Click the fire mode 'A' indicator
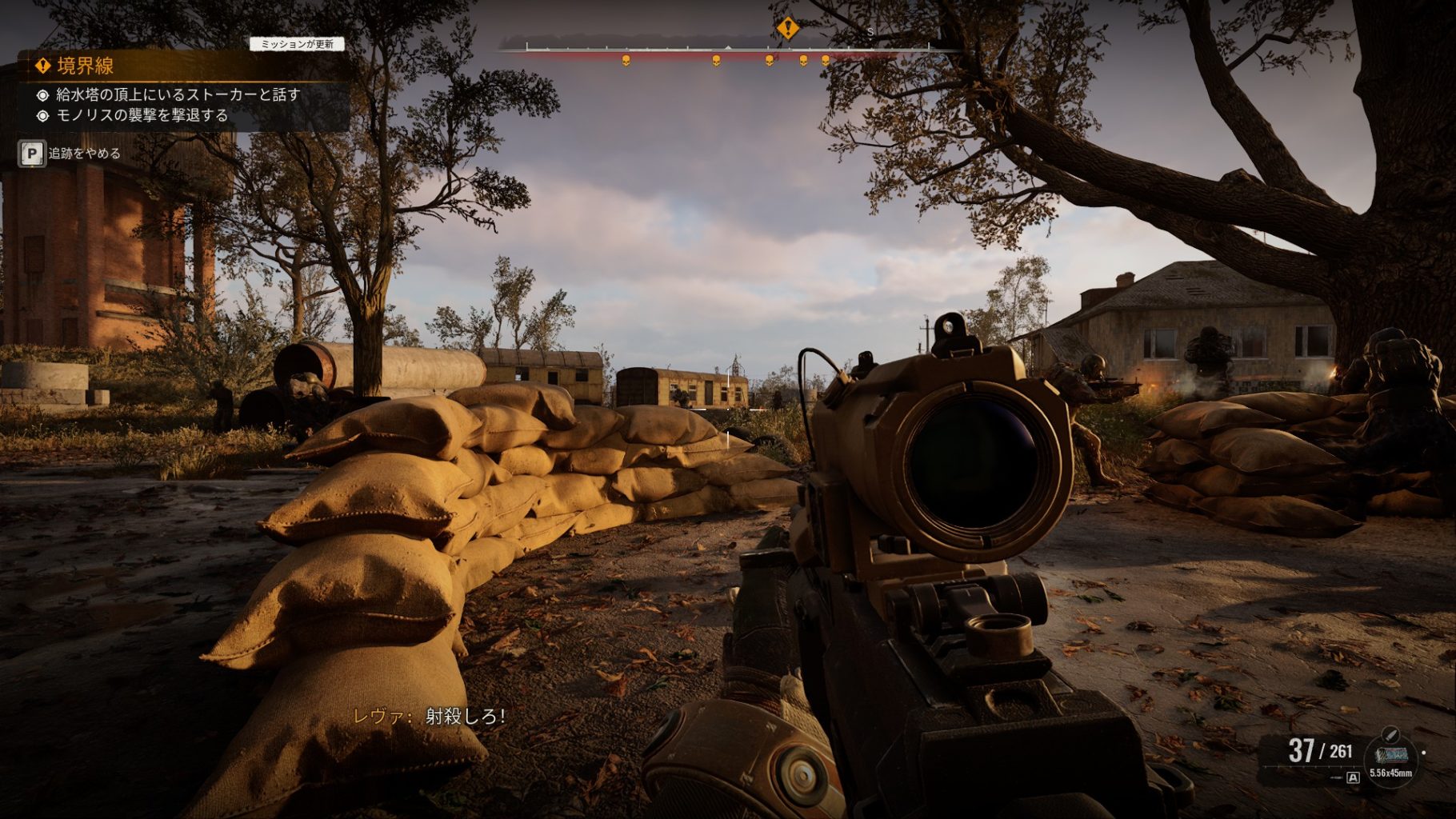The image size is (1456, 819). click(1353, 777)
